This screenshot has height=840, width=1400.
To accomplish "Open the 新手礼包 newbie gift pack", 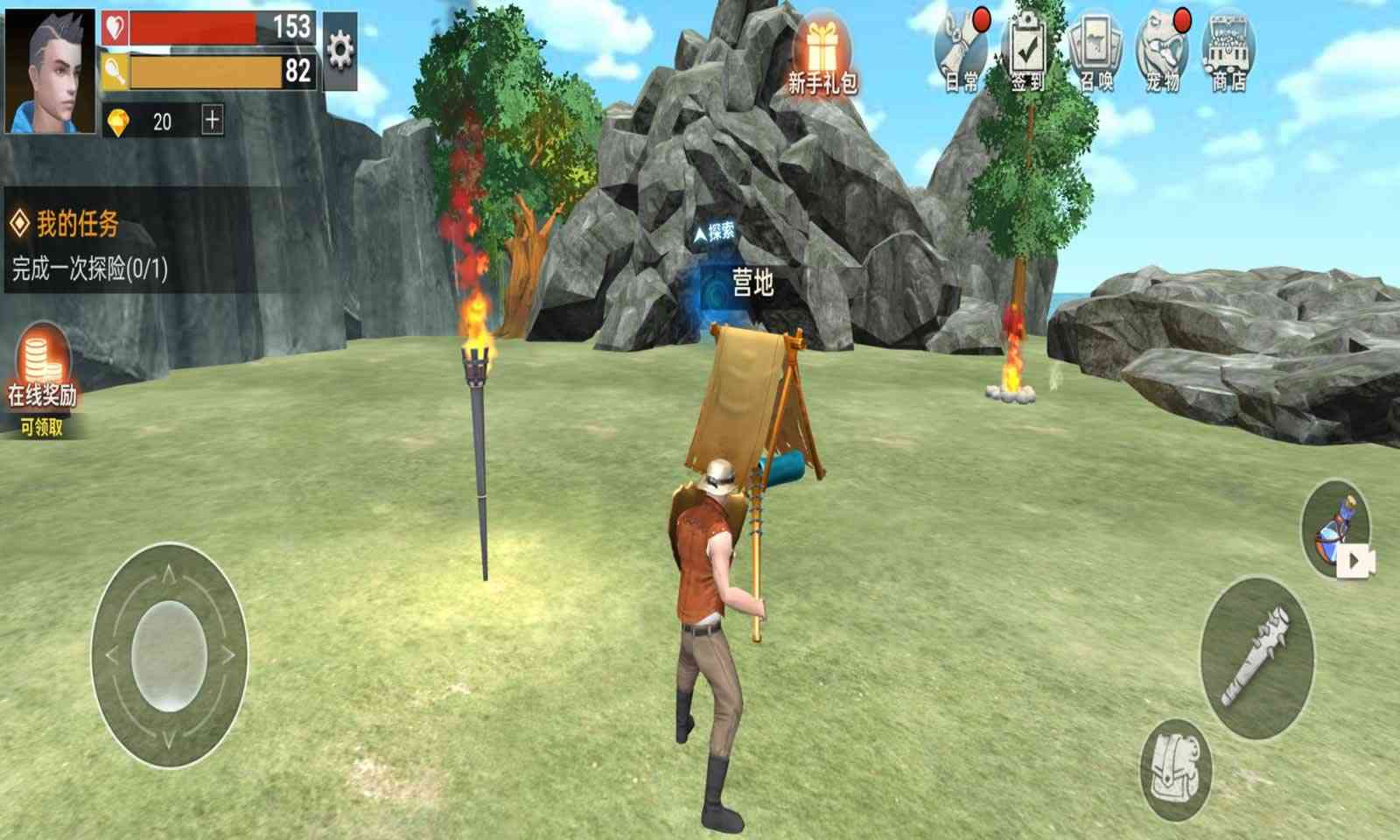I will coord(822,48).
